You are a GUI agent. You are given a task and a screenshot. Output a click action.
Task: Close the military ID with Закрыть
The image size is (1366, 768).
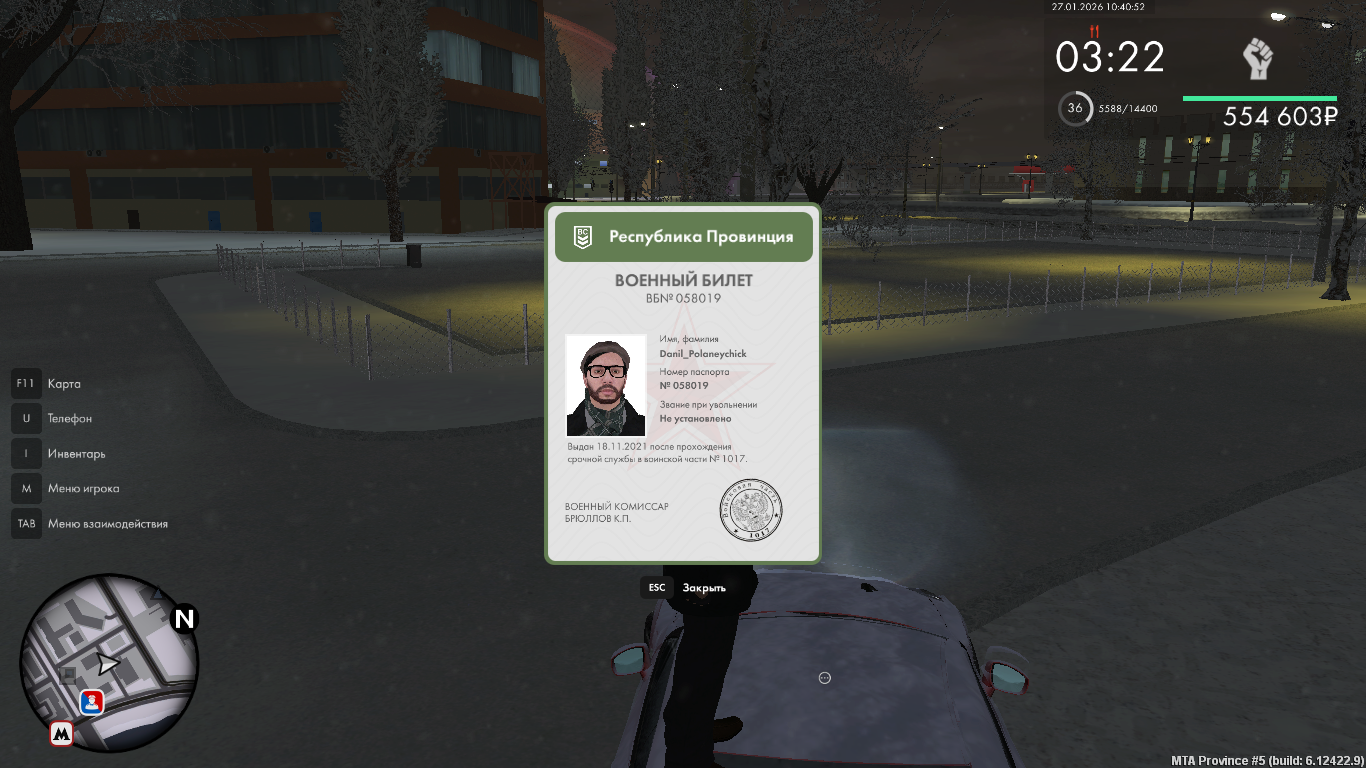tap(703, 588)
